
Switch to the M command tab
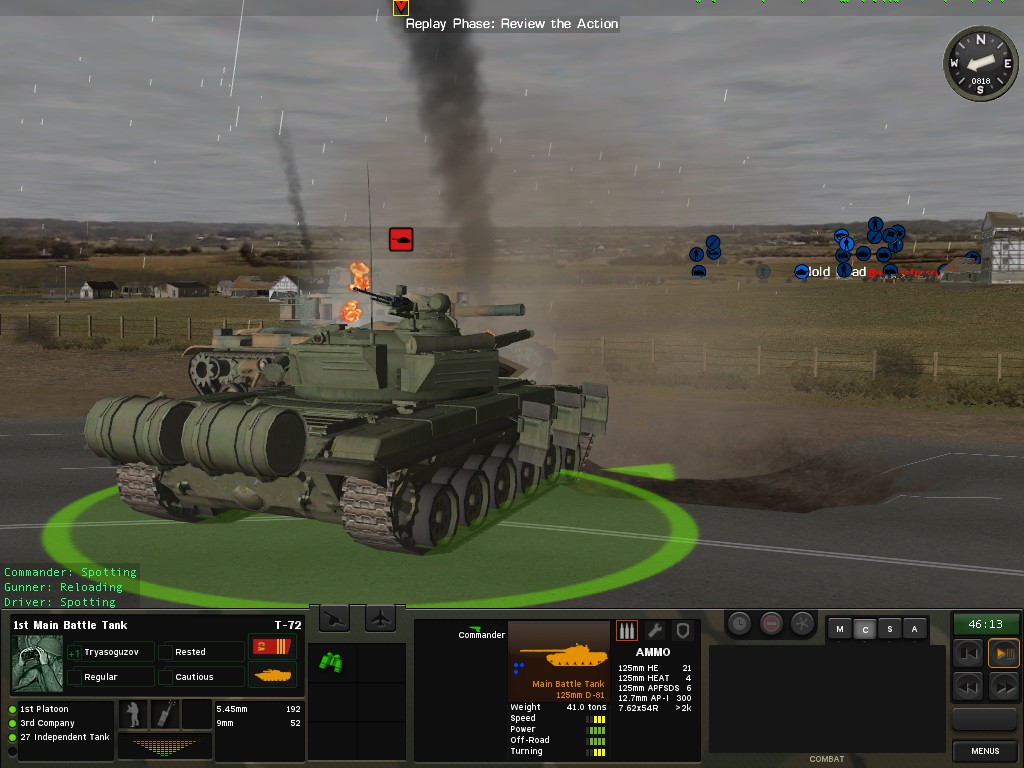click(840, 629)
